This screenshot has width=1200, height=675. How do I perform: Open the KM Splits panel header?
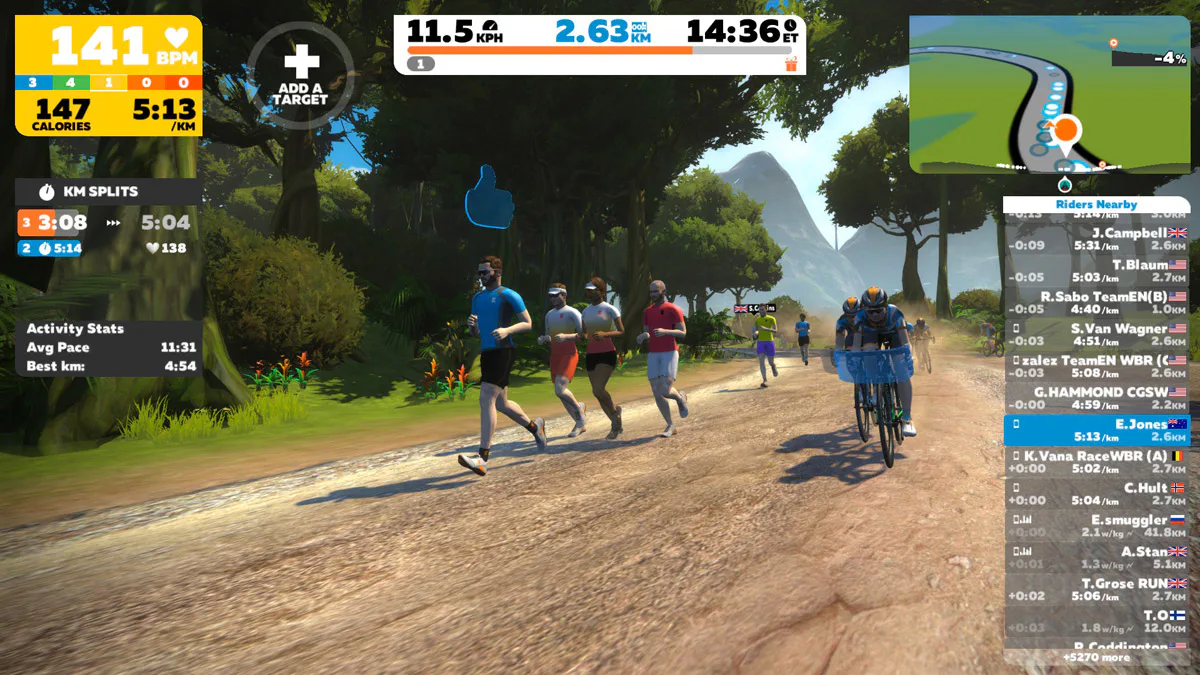[108, 192]
